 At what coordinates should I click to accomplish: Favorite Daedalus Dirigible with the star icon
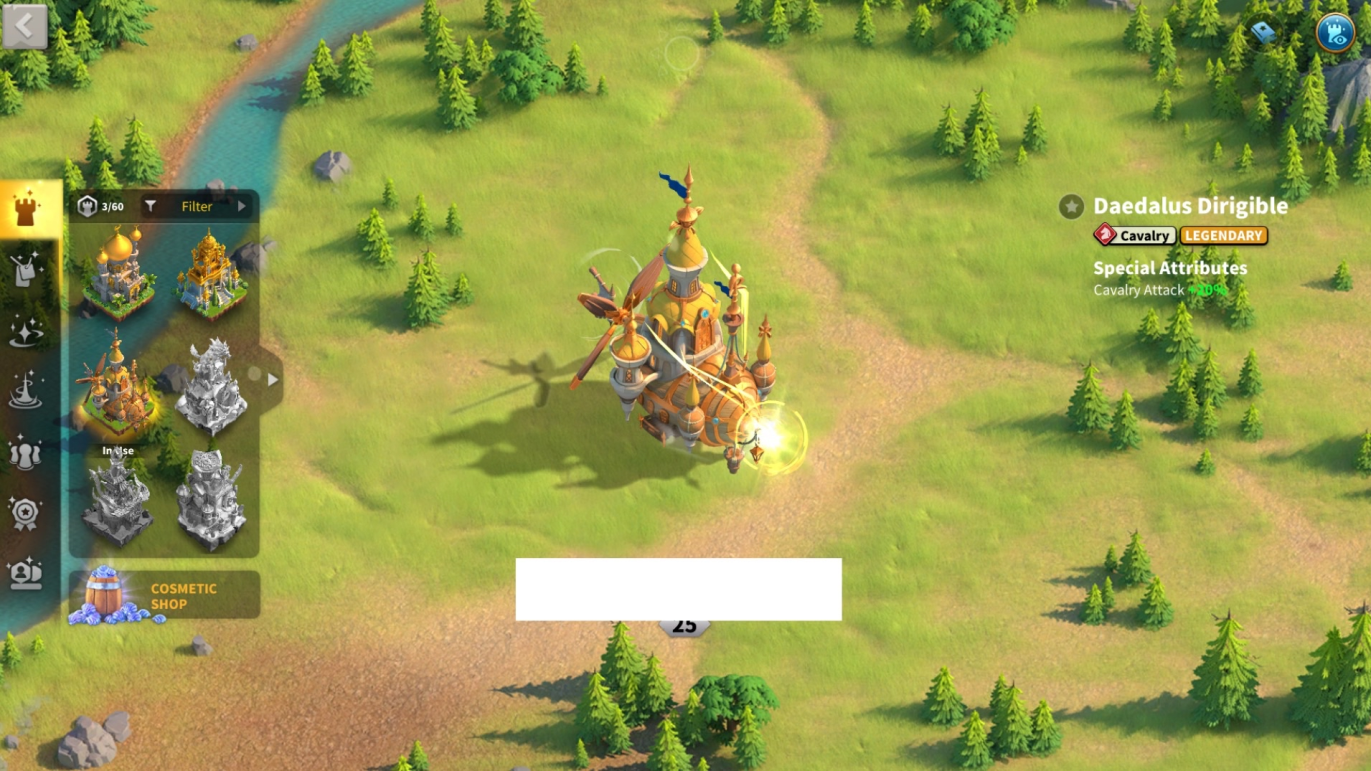1072,207
